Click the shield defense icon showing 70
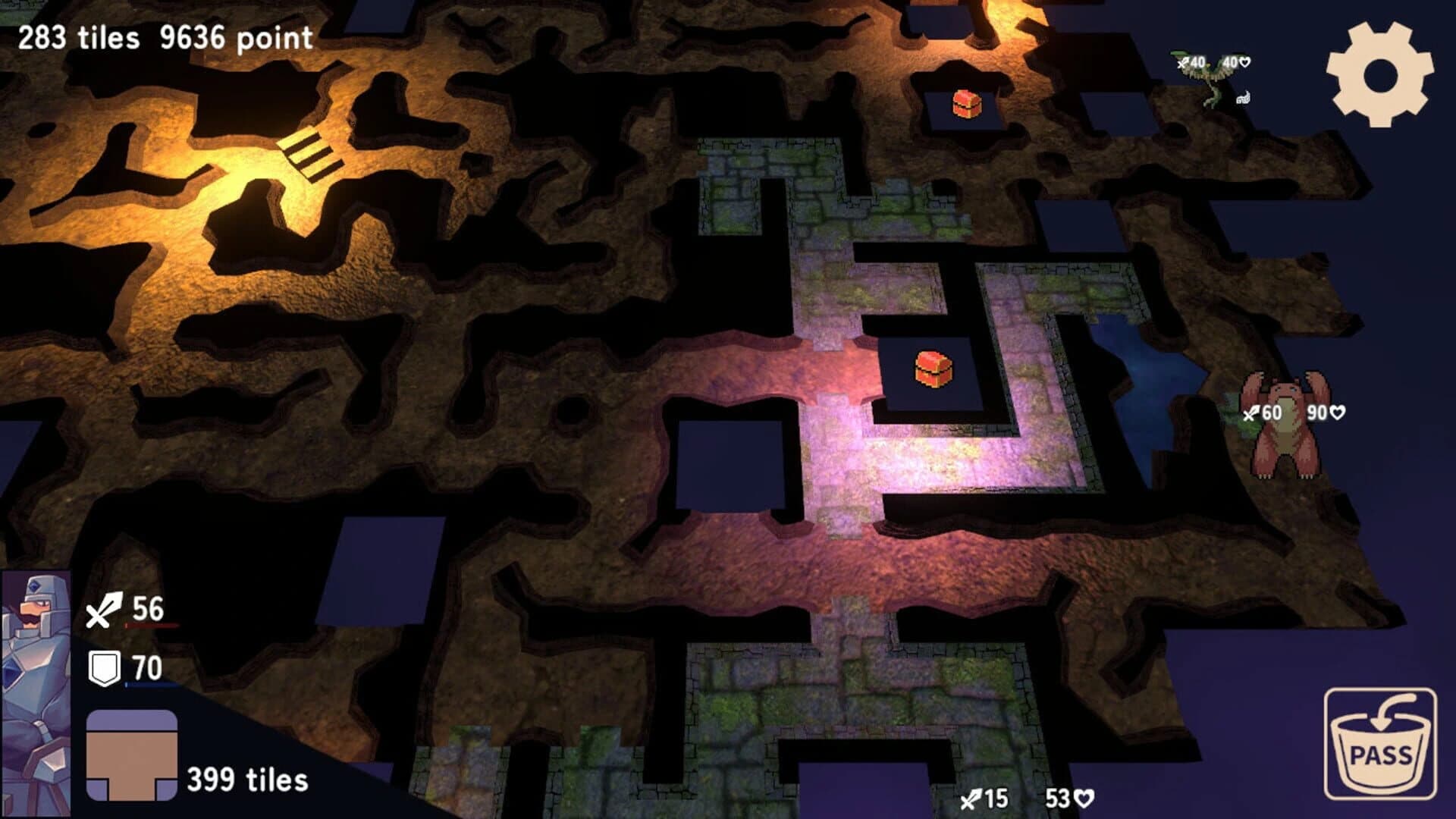This screenshot has height=819, width=1456. 105,667
